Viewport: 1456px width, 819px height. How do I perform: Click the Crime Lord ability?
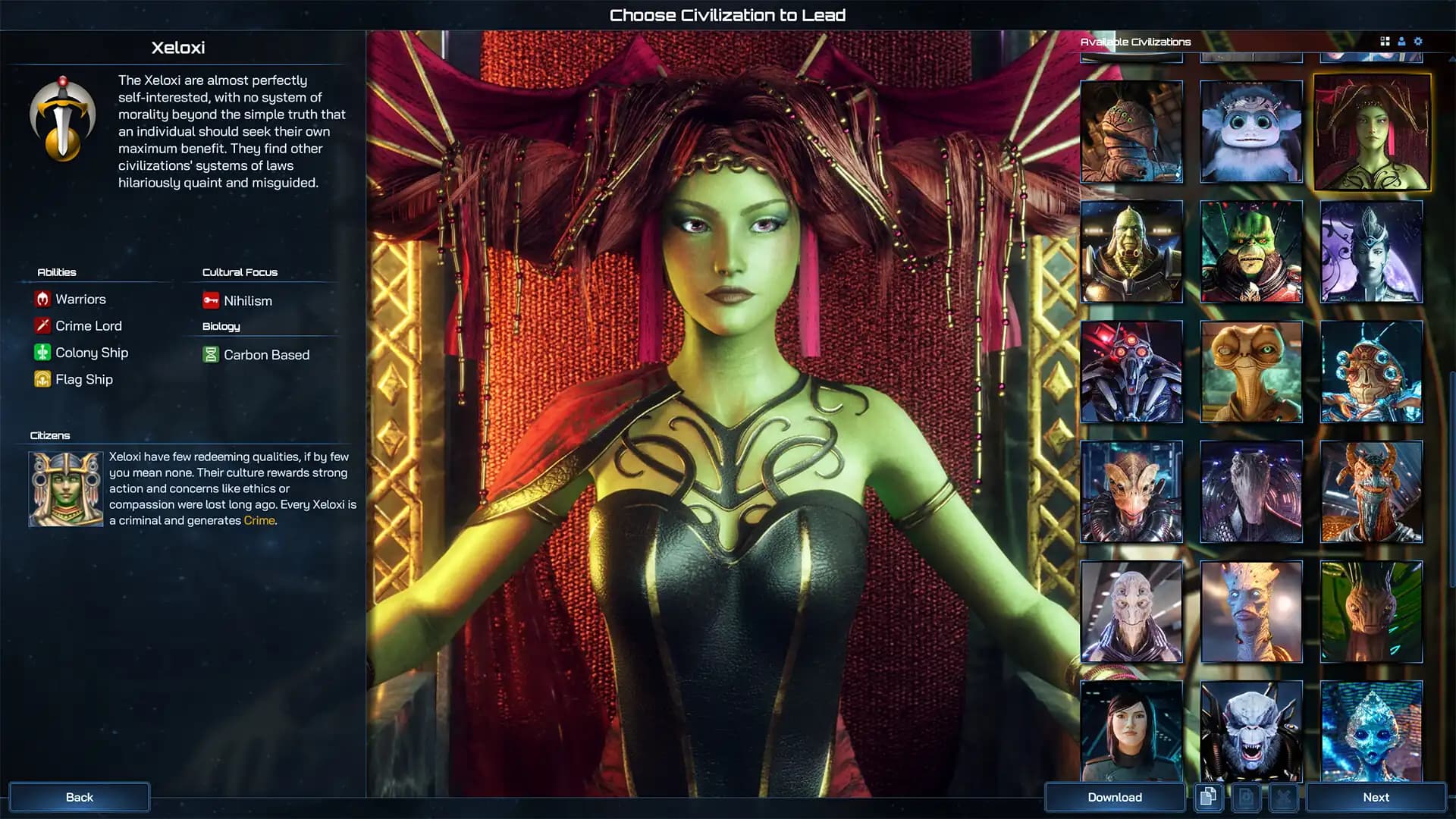tap(88, 326)
